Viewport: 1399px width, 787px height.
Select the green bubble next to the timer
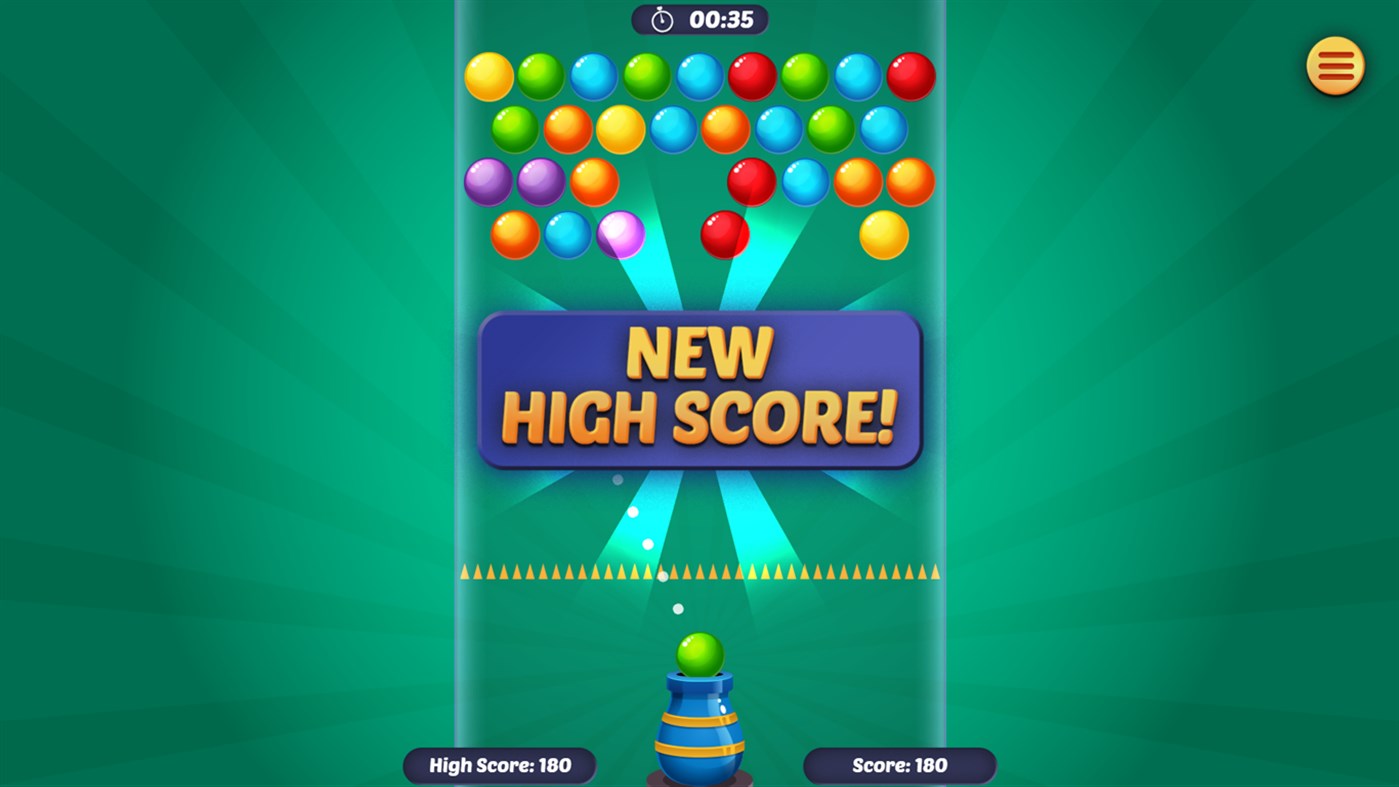pyautogui.click(x=647, y=75)
